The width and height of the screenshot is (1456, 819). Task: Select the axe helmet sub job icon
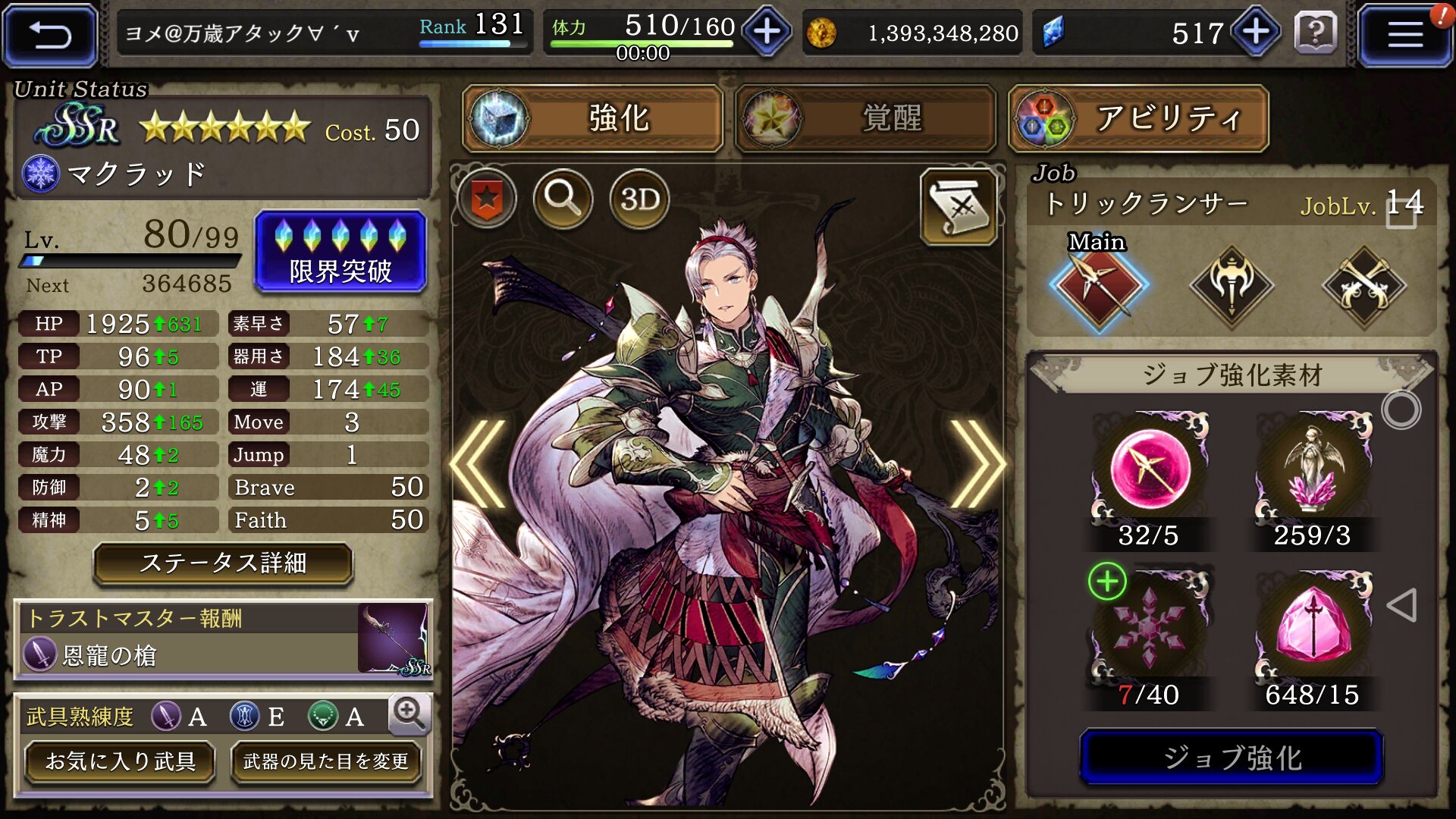pyautogui.click(x=1232, y=287)
